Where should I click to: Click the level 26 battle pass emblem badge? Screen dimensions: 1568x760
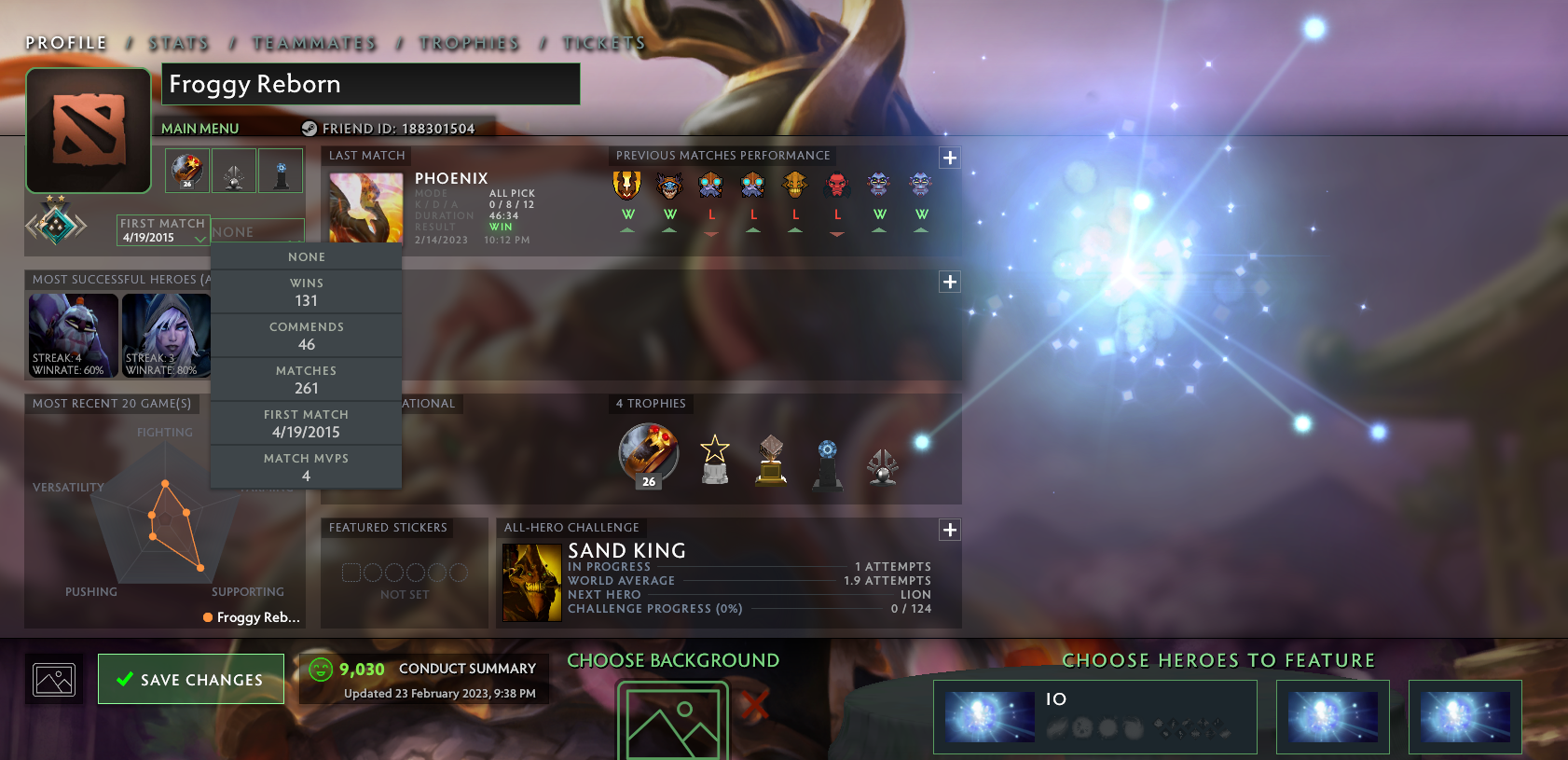pos(186,170)
